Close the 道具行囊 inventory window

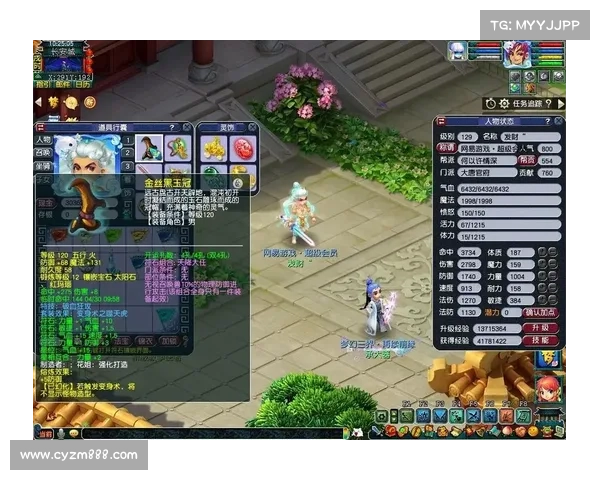(185, 128)
